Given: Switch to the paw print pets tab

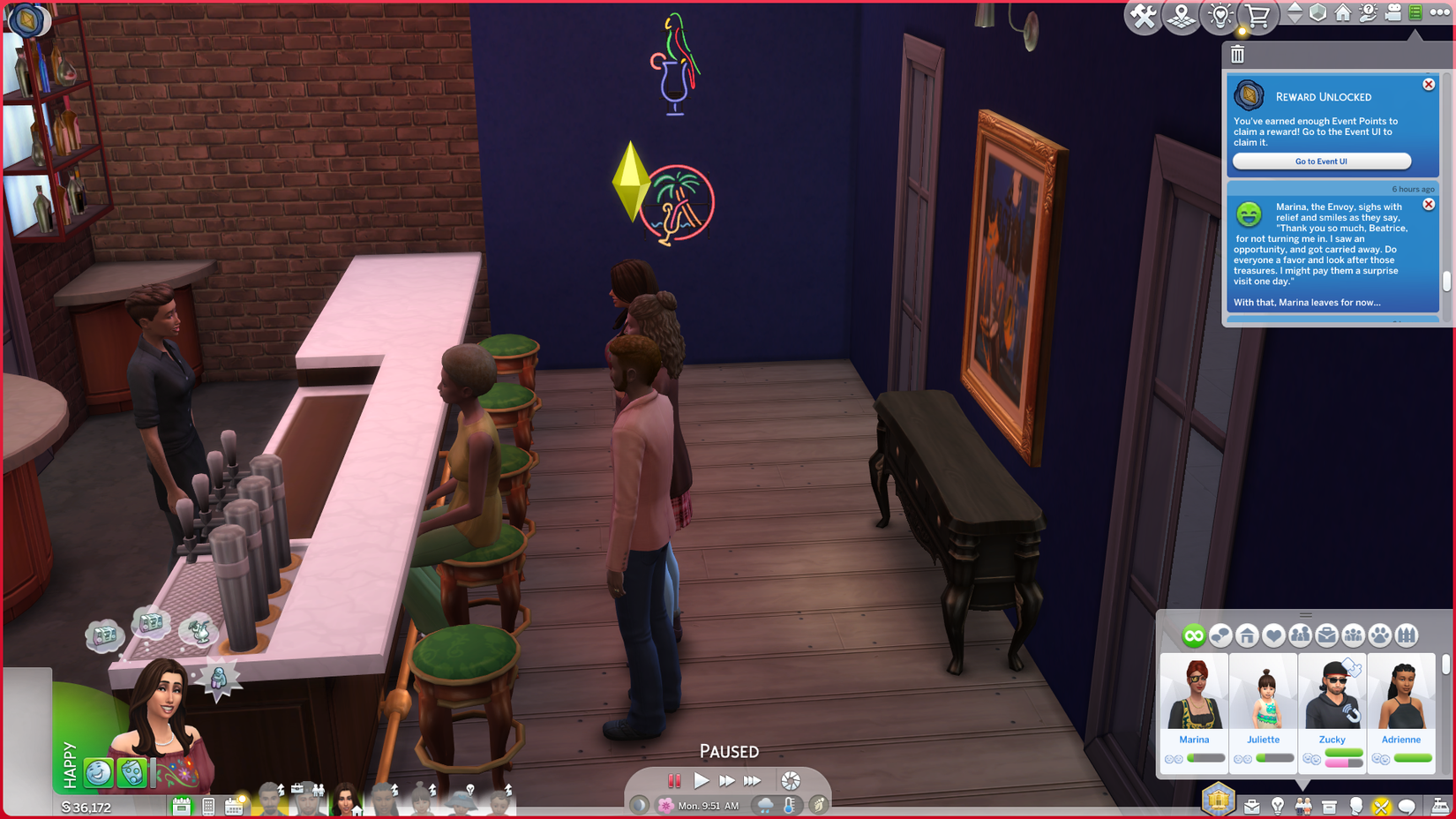Looking at the screenshot, I should [1381, 635].
